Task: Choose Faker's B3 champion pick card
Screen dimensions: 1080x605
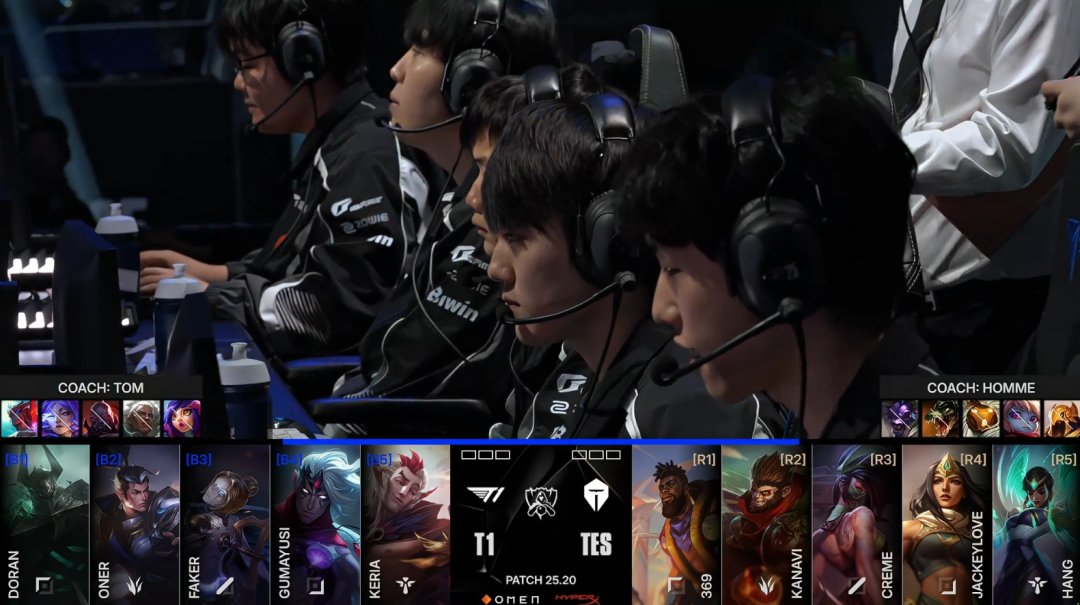Action: 225,520
